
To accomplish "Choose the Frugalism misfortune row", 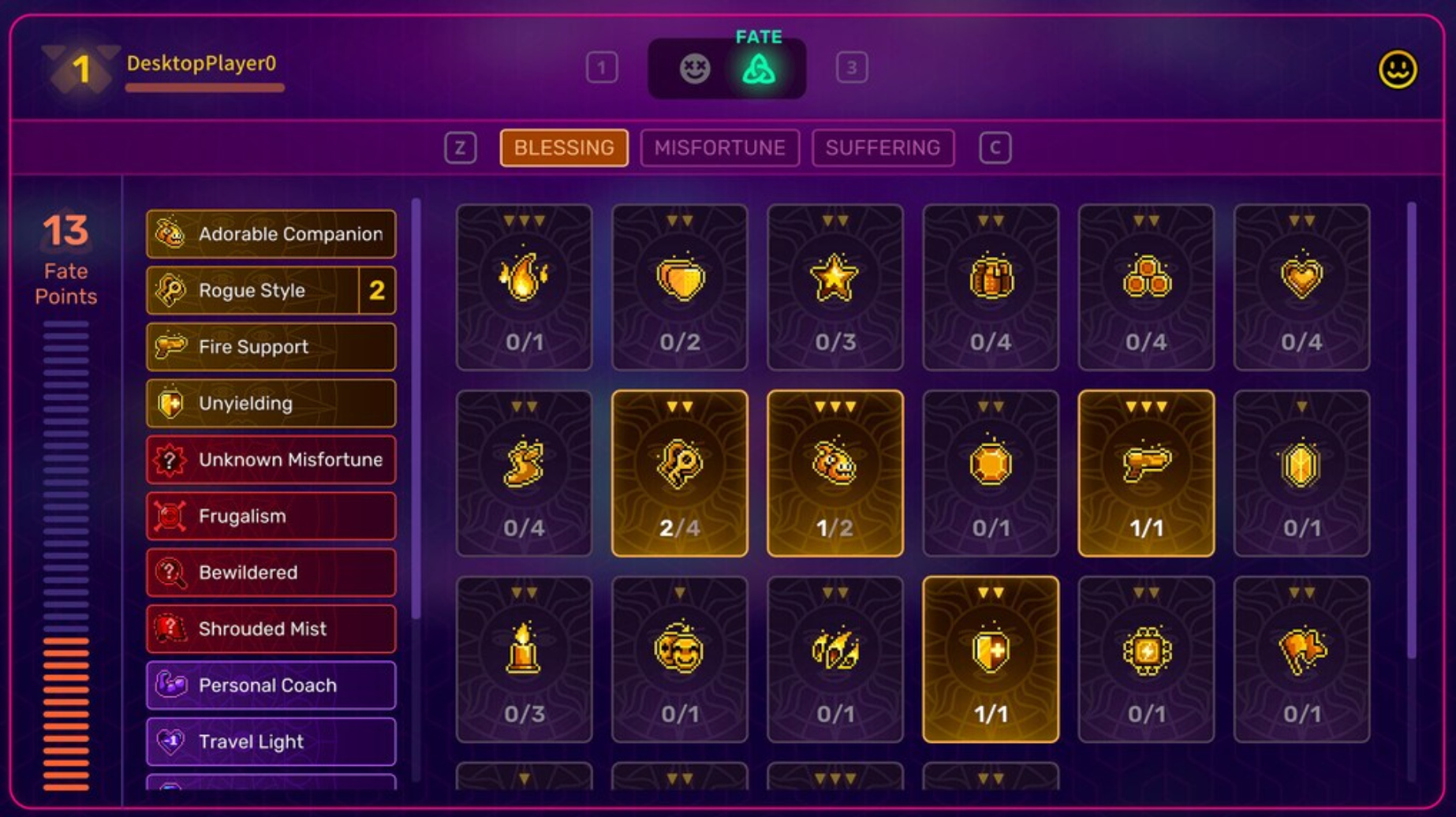I will click(x=271, y=517).
